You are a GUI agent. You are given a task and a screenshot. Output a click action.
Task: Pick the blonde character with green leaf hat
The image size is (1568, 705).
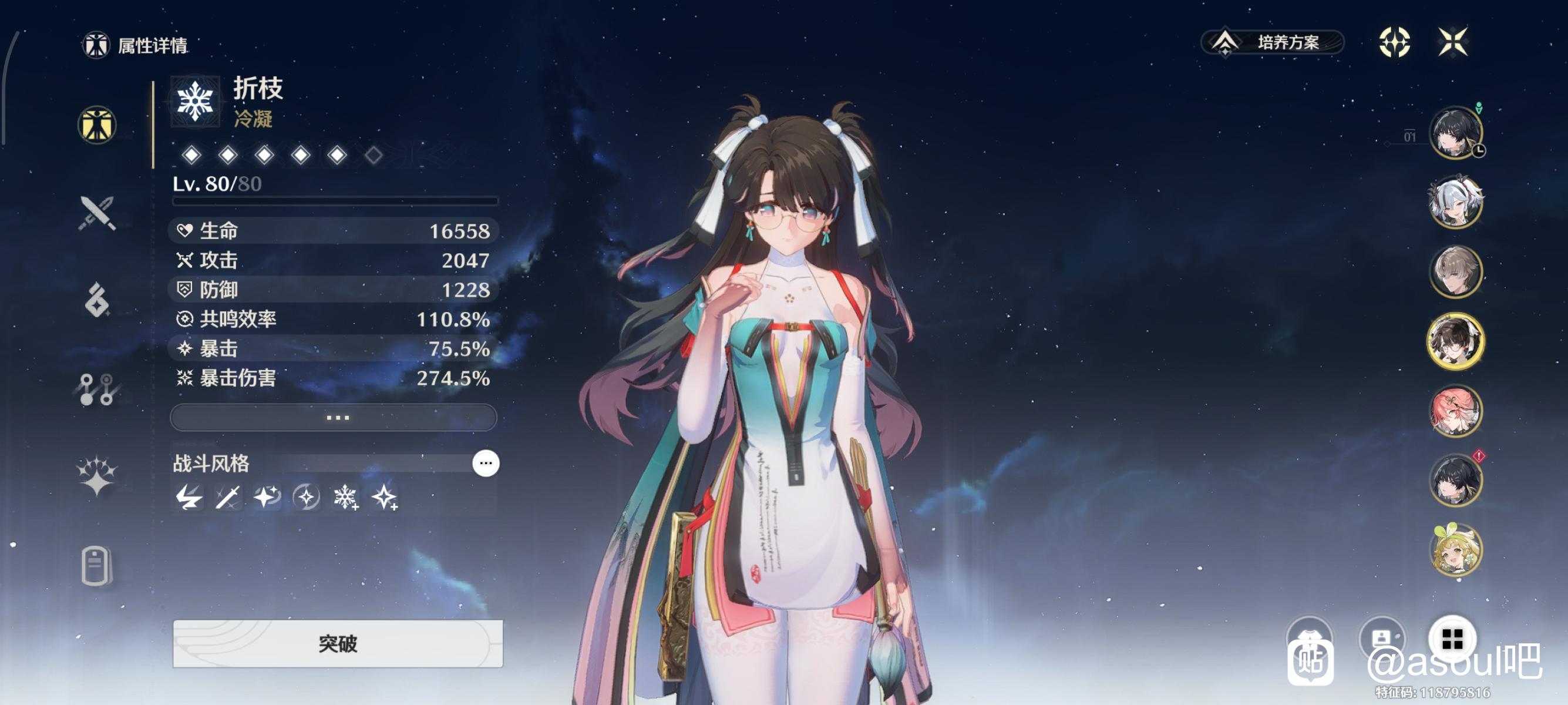tap(1455, 550)
